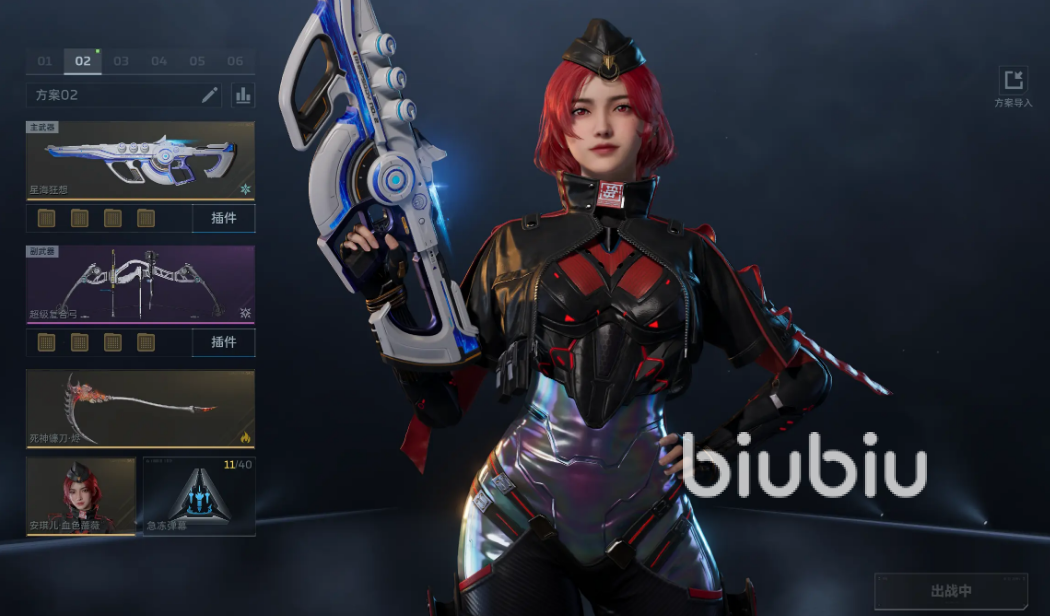Select the 安琪儿 character portrait

coord(81,496)
